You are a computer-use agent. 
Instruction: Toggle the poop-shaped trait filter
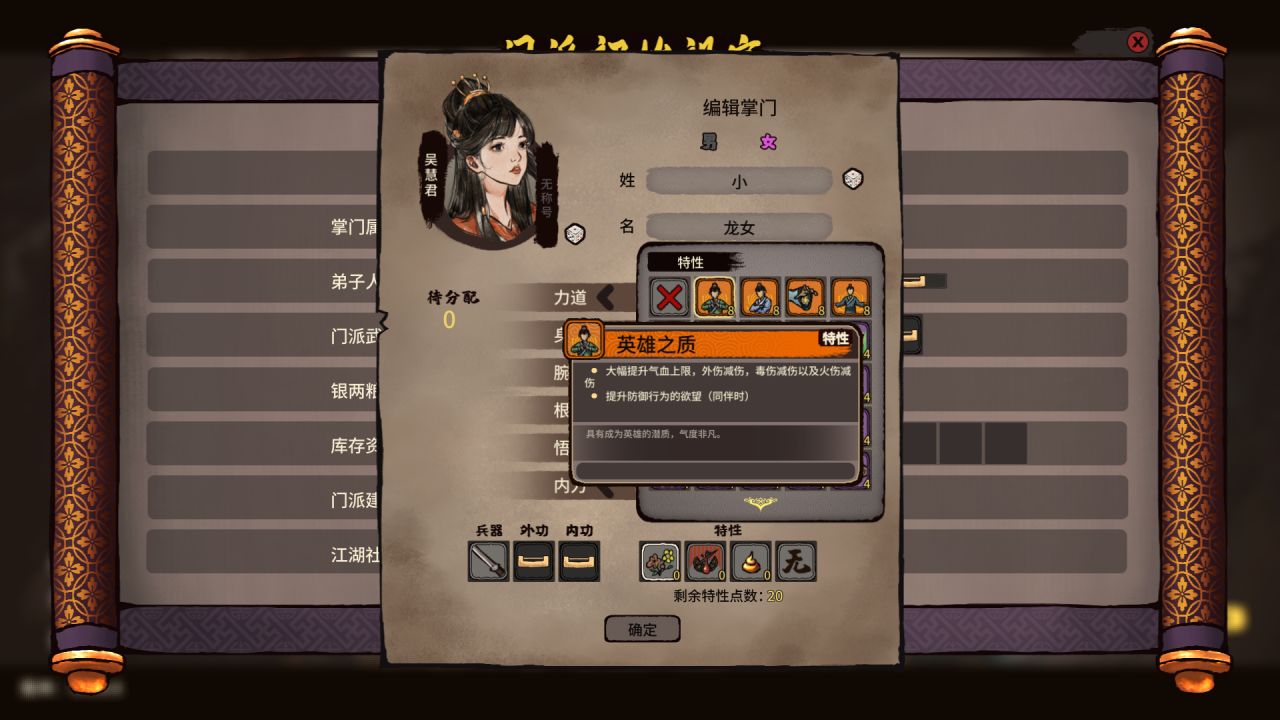(751, 561)
